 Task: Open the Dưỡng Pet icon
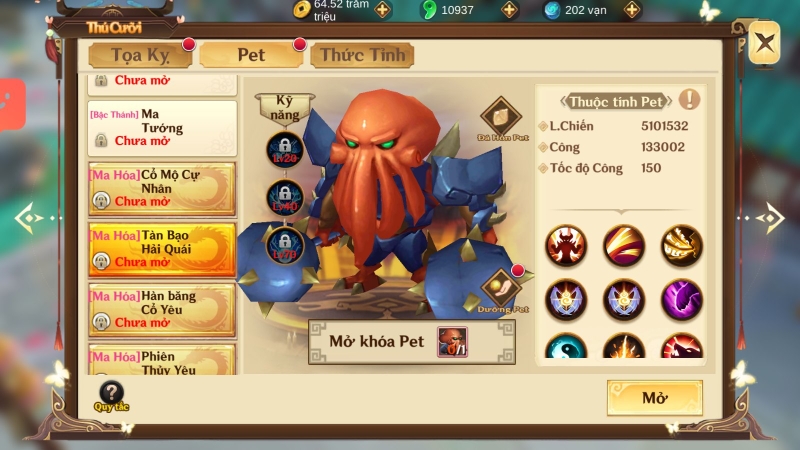(x=502, y=289)
